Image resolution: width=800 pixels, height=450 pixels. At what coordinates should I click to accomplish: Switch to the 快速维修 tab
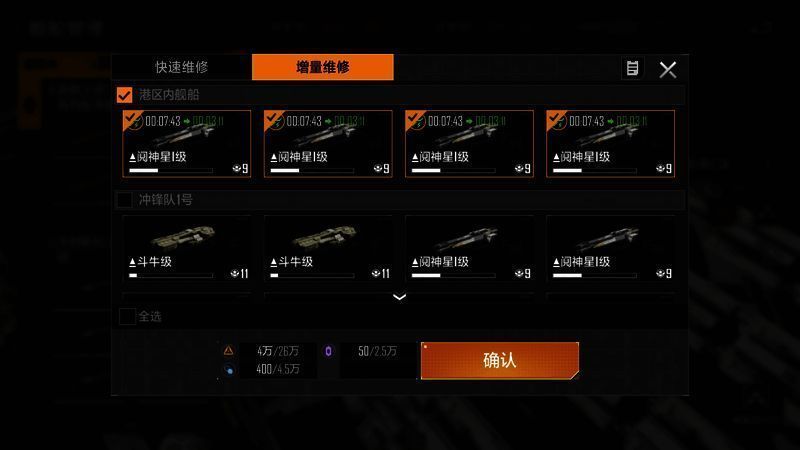pos(181,68)
